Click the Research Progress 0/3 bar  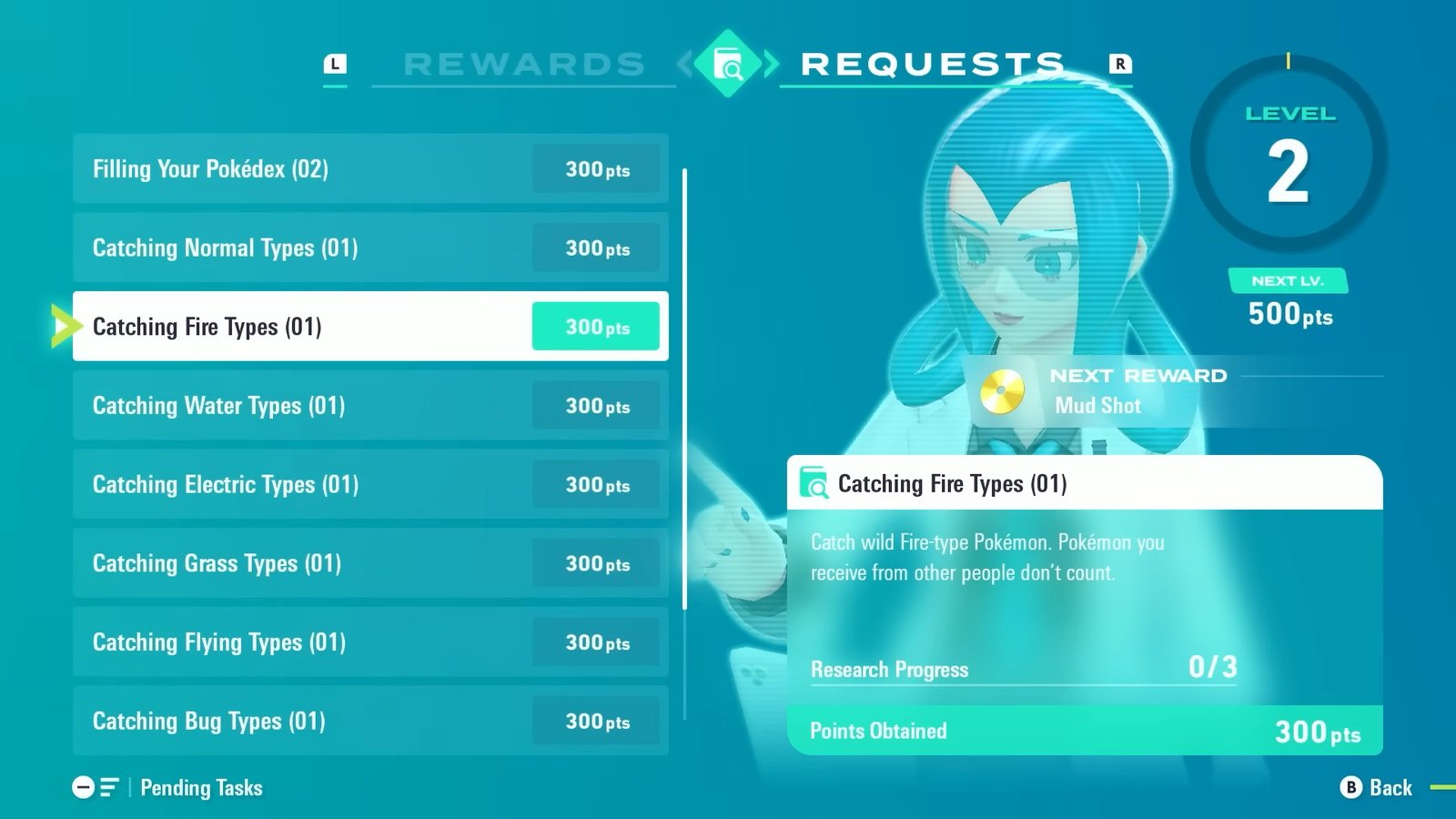[x=1022, y=670]
